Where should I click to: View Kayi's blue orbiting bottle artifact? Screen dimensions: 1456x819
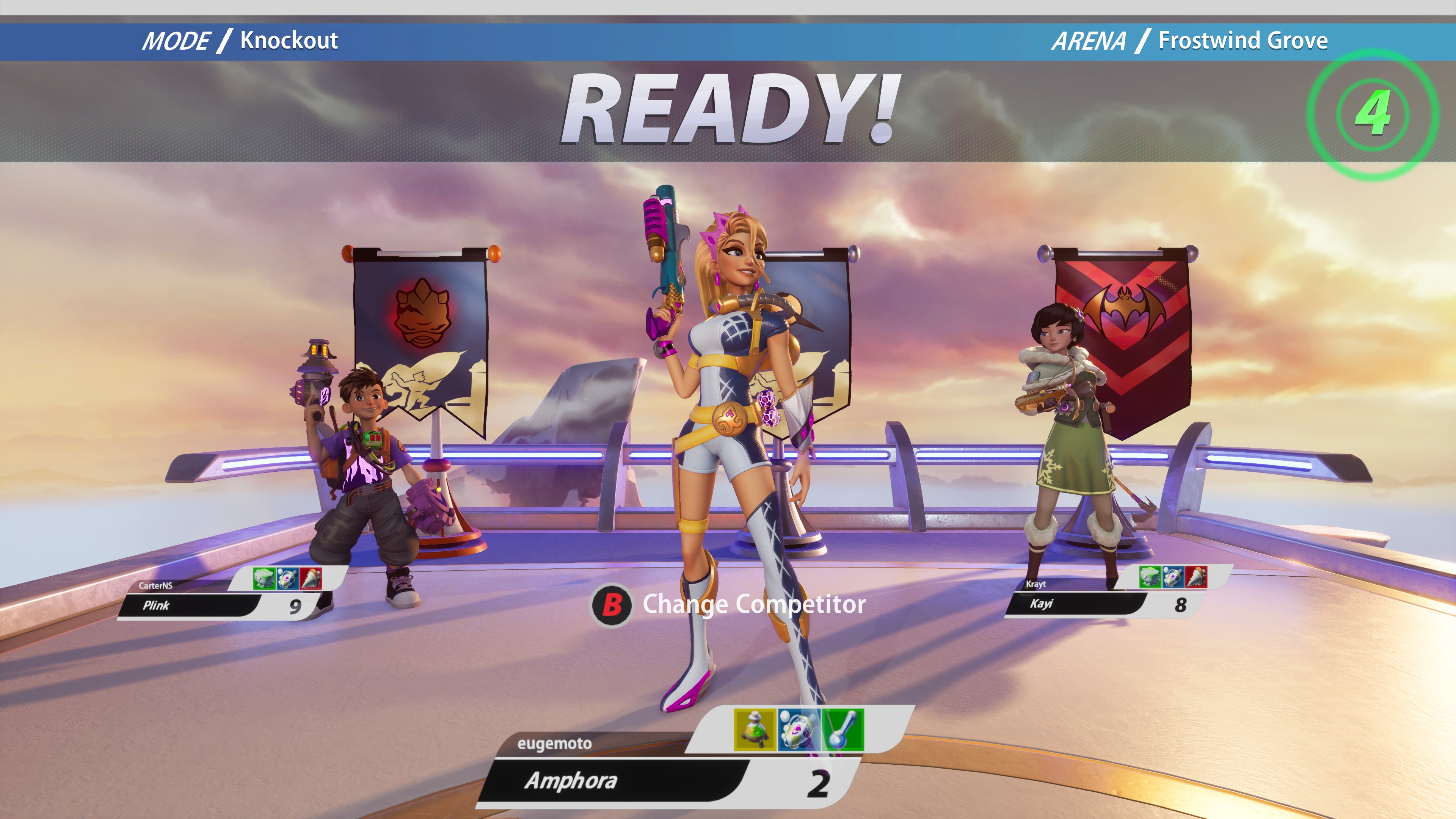pos(1173,576)
